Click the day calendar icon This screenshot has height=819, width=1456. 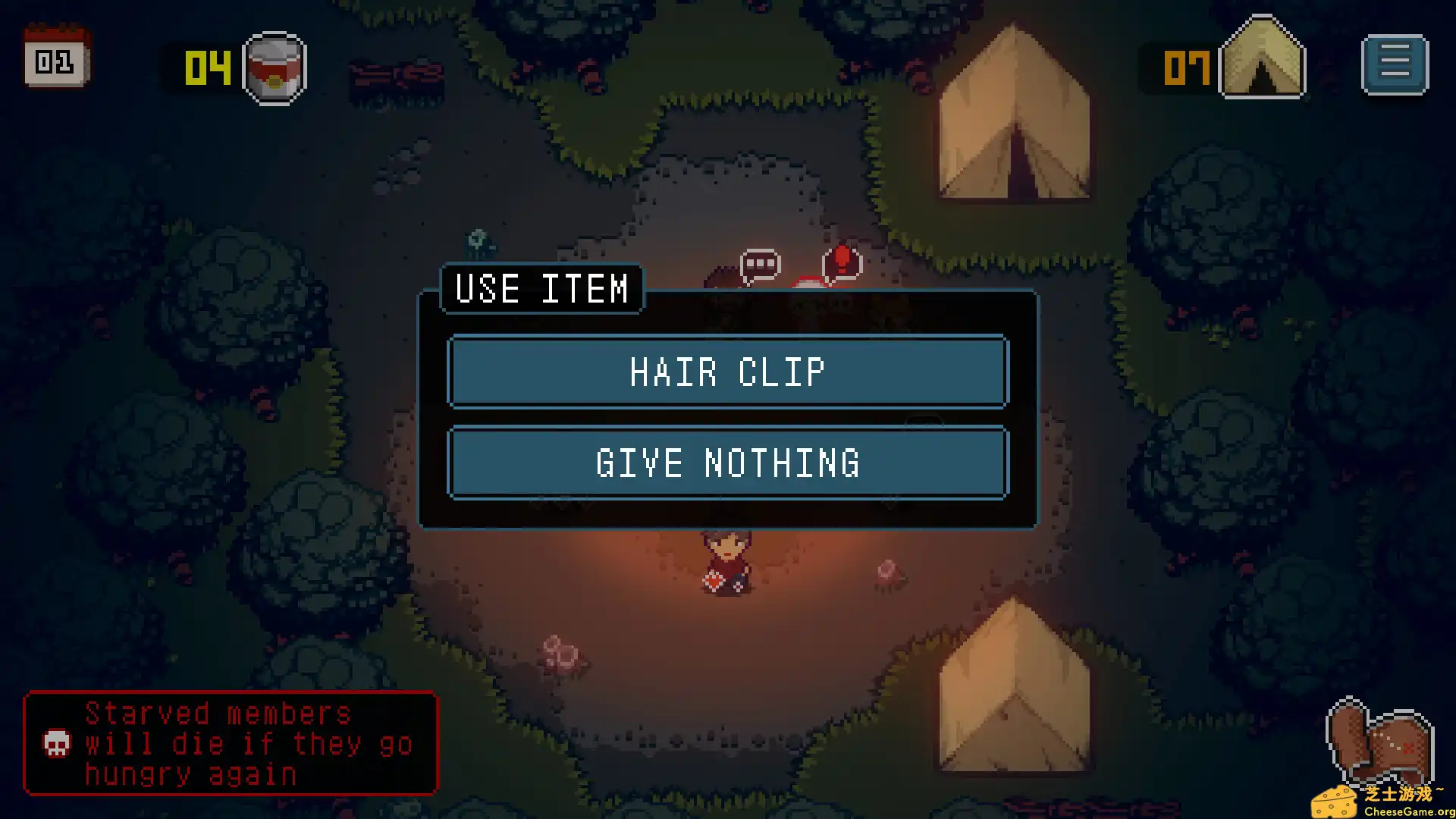[x=56, y=58]
